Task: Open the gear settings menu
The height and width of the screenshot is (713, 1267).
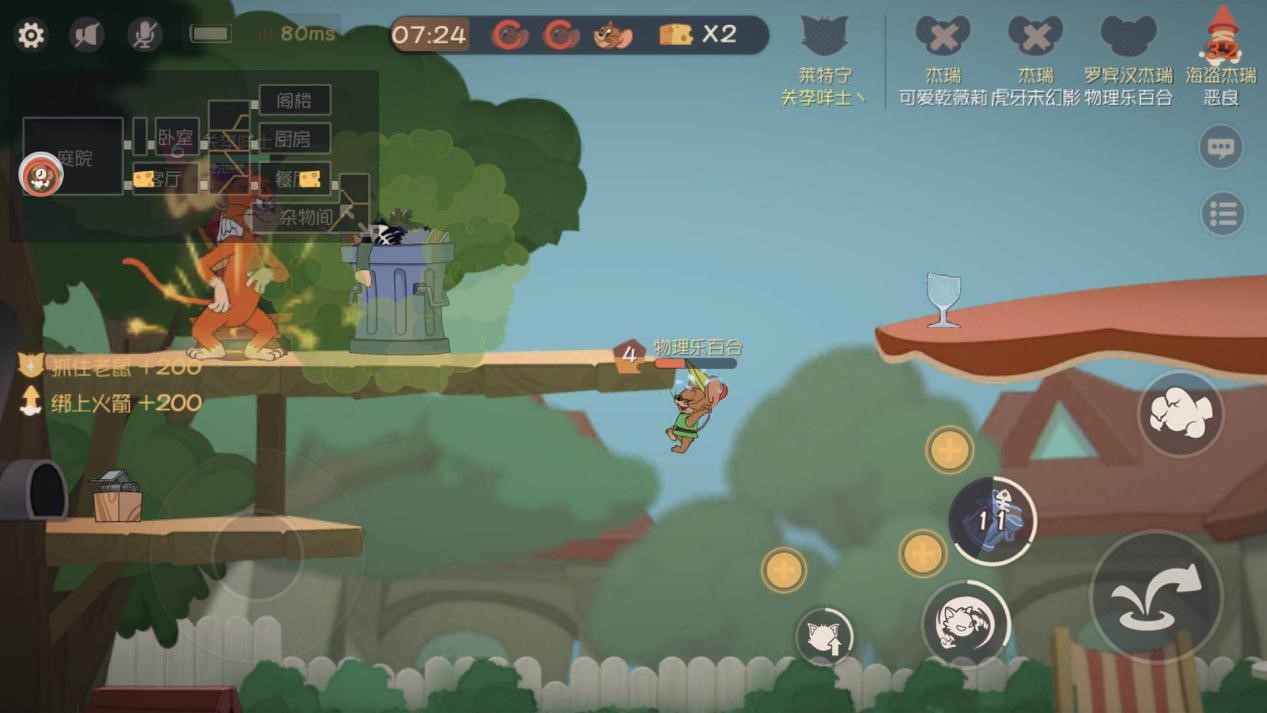Action: (31, 36)
